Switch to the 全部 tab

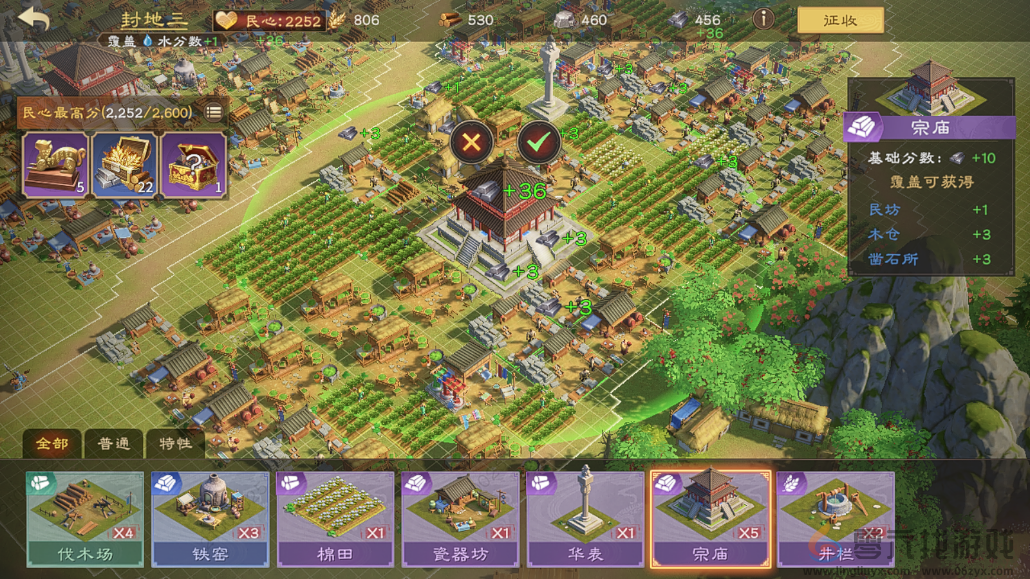point(52,443)
